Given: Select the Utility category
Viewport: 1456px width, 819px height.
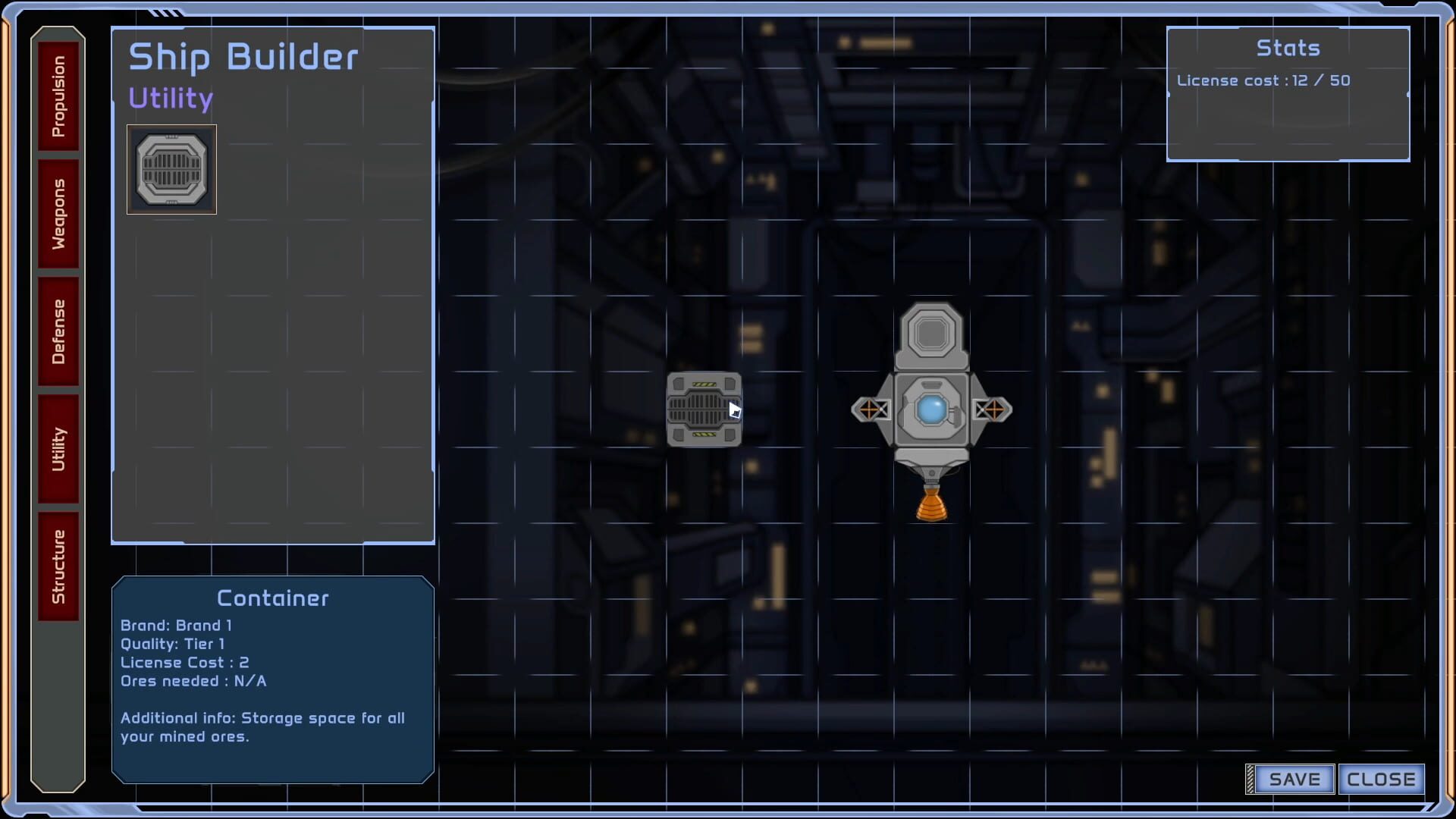Looking at the screenshot, I should click(x=59, y=447).
